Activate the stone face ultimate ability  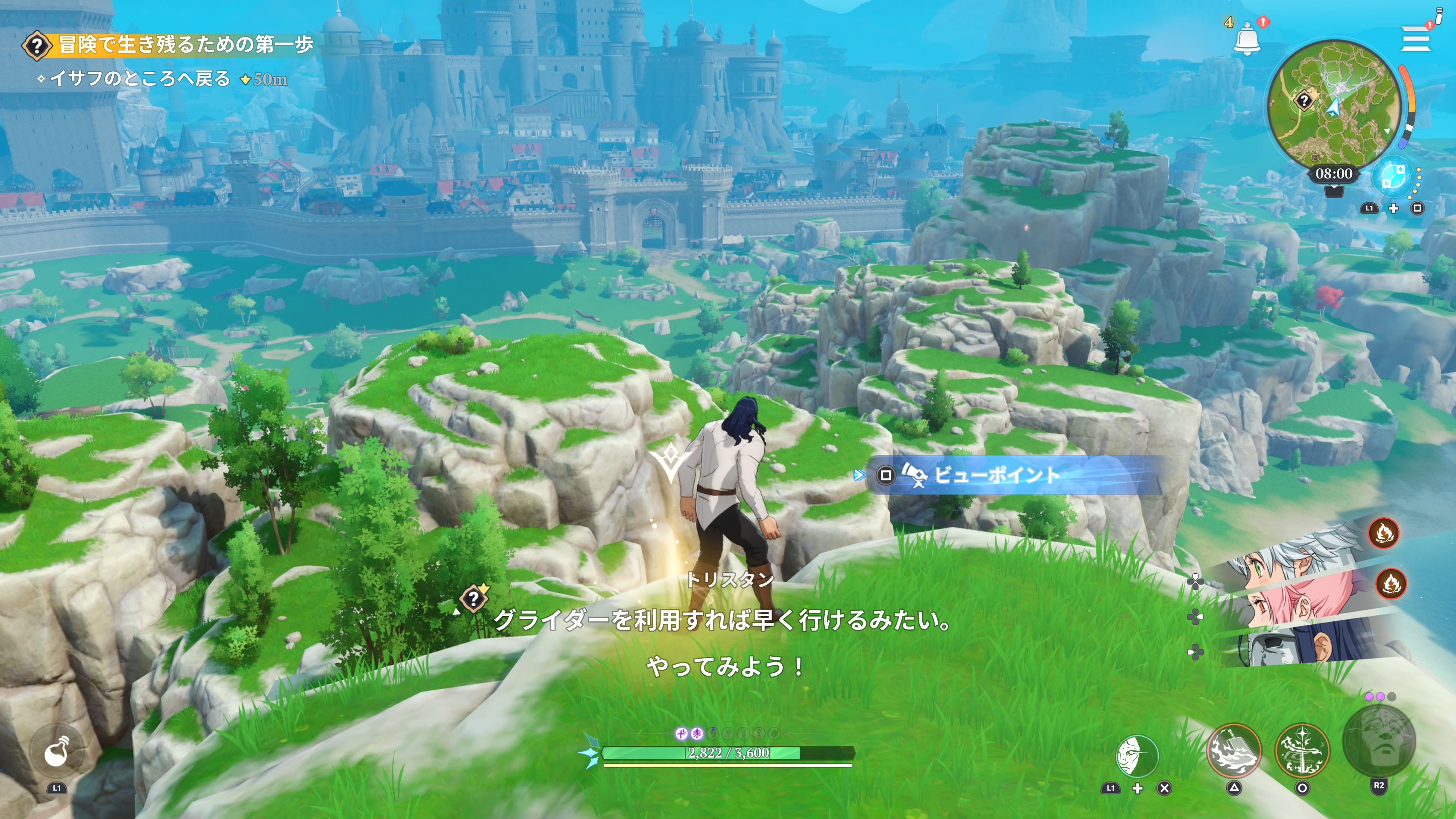[1379, 742]
